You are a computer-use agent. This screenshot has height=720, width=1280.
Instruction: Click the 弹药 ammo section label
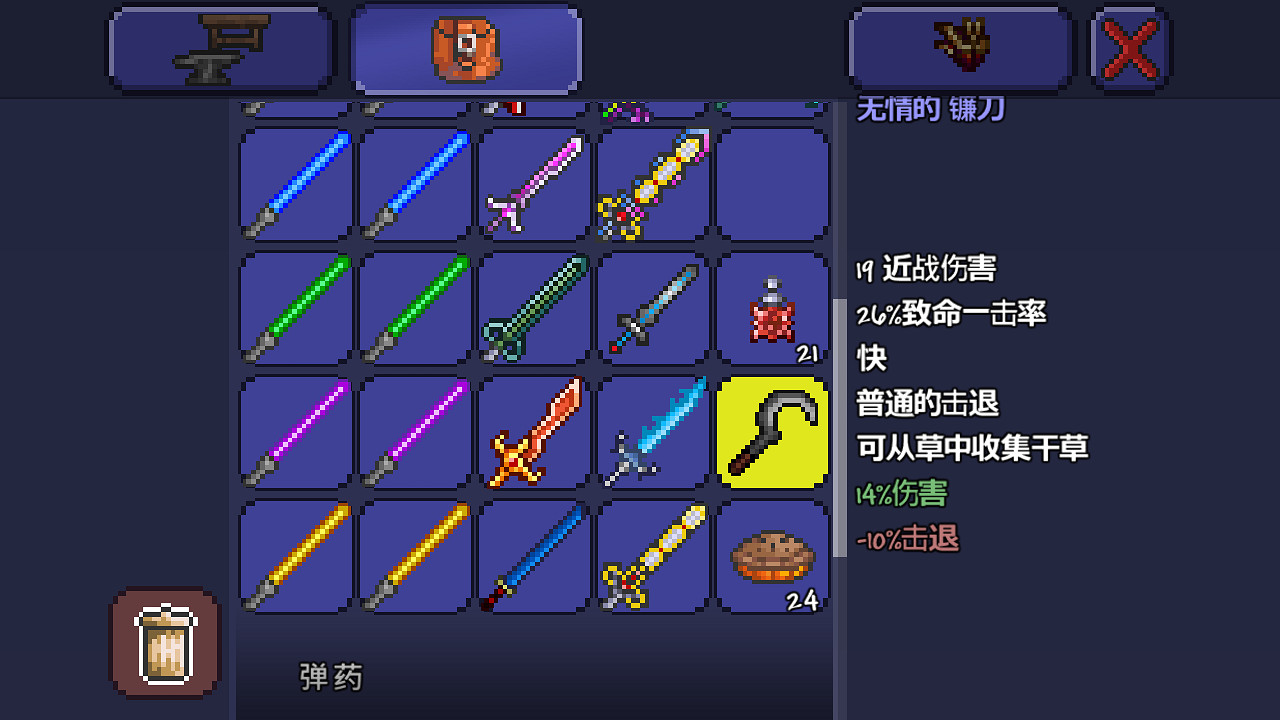(330, 676)
